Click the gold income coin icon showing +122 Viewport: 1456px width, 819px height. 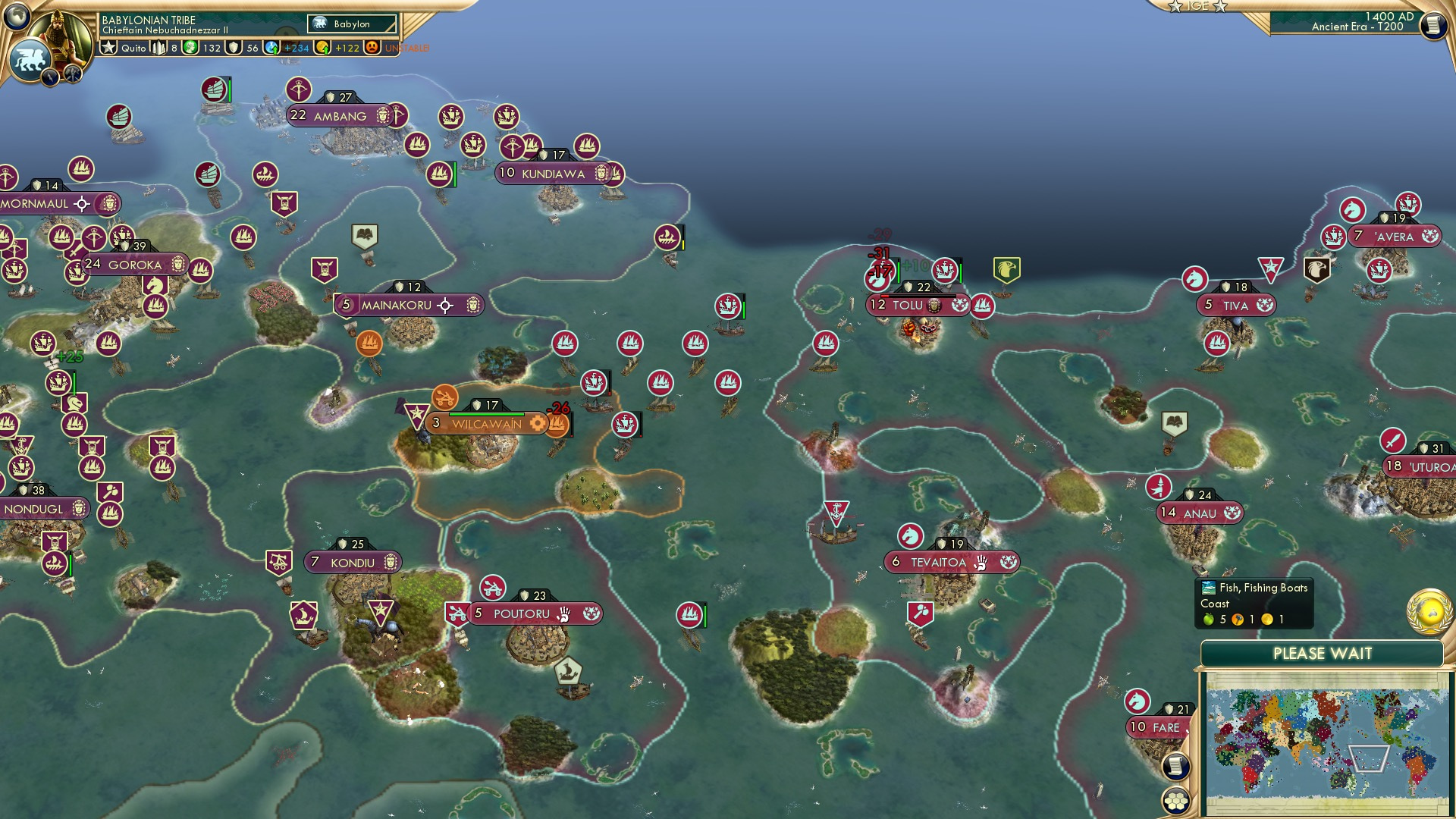click(x=321, y=47)
